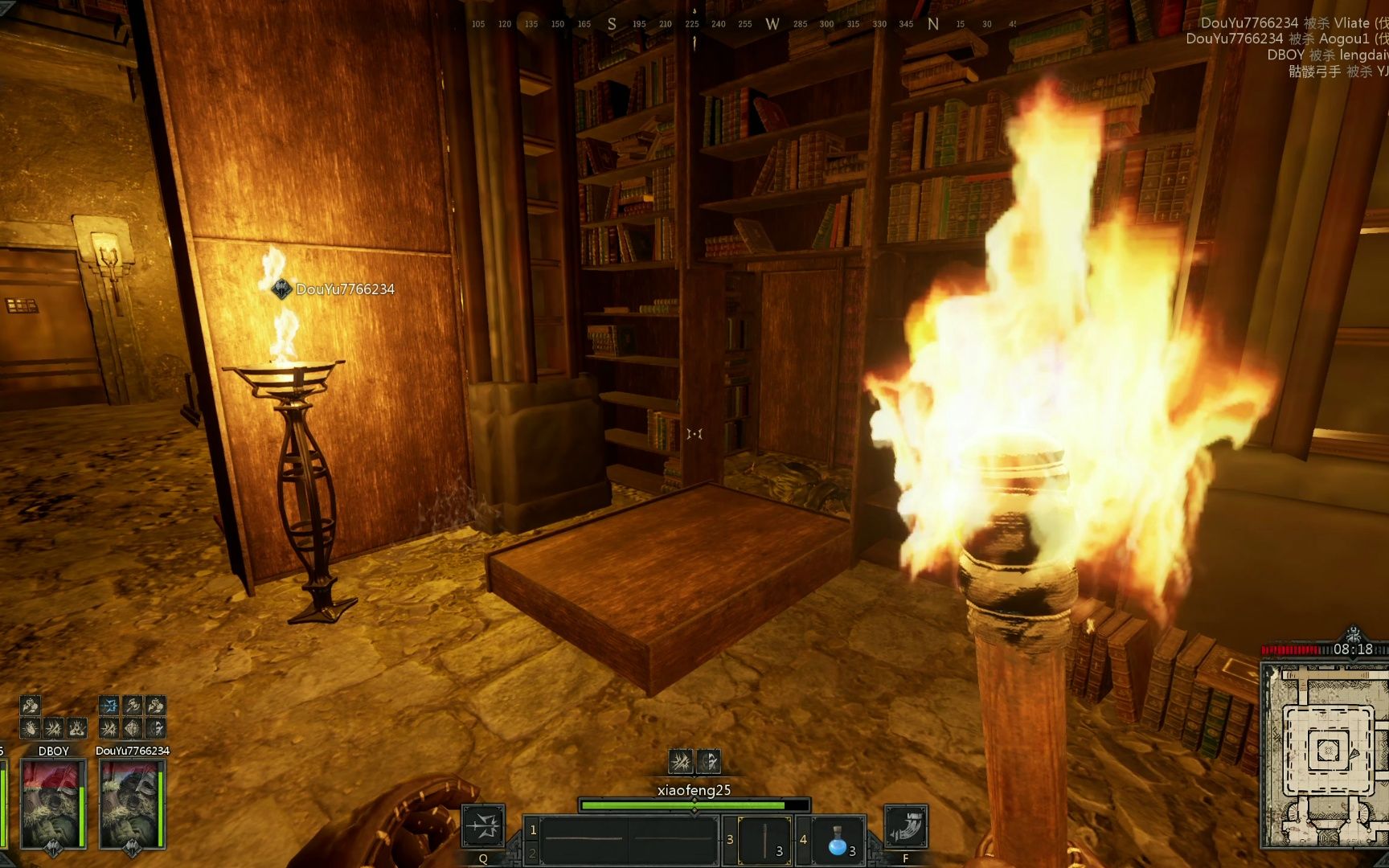Click the burst perk icon above DBOY

pyautogui.click(x=53, y=728)
